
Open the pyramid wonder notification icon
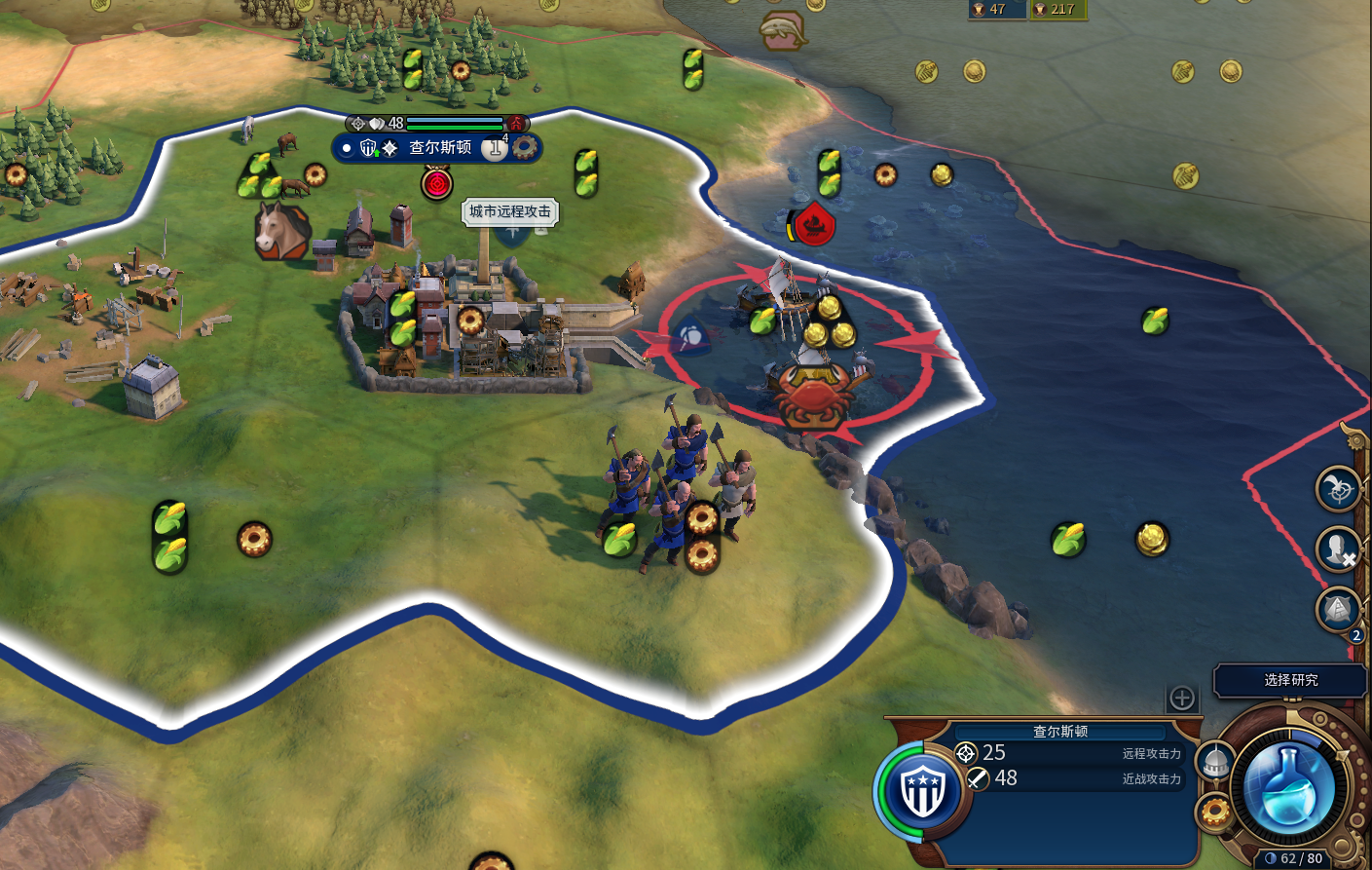pyautogui.click(x=1338, y=611)
